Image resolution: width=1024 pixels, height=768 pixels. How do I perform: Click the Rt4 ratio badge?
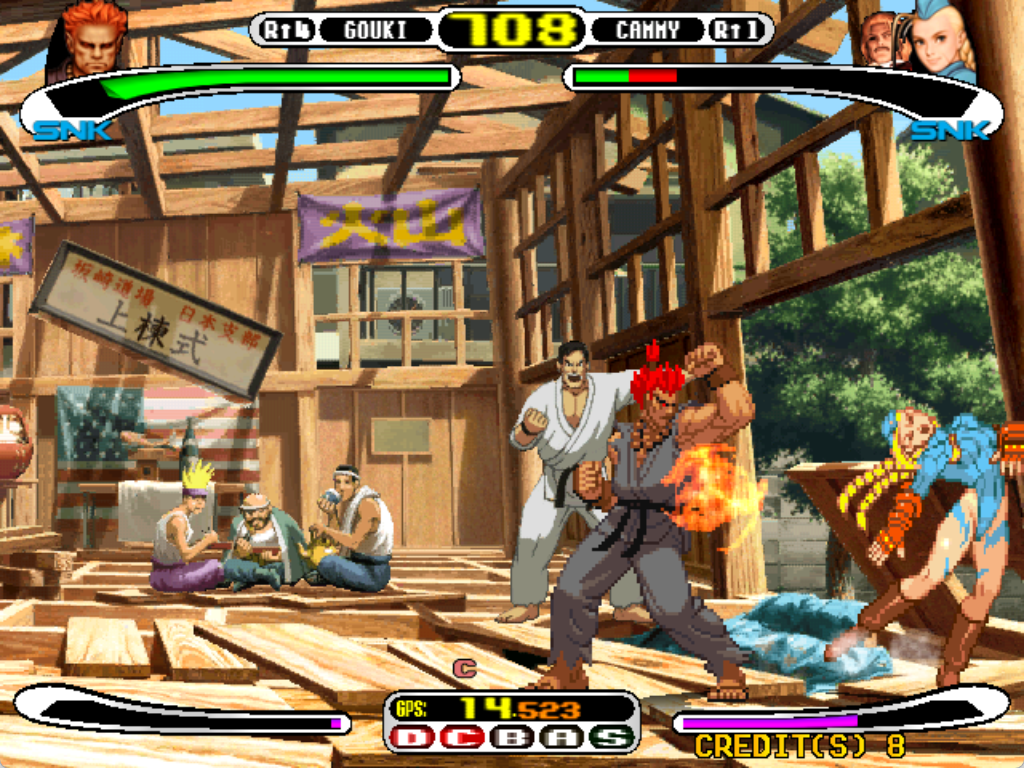point(287,30)
